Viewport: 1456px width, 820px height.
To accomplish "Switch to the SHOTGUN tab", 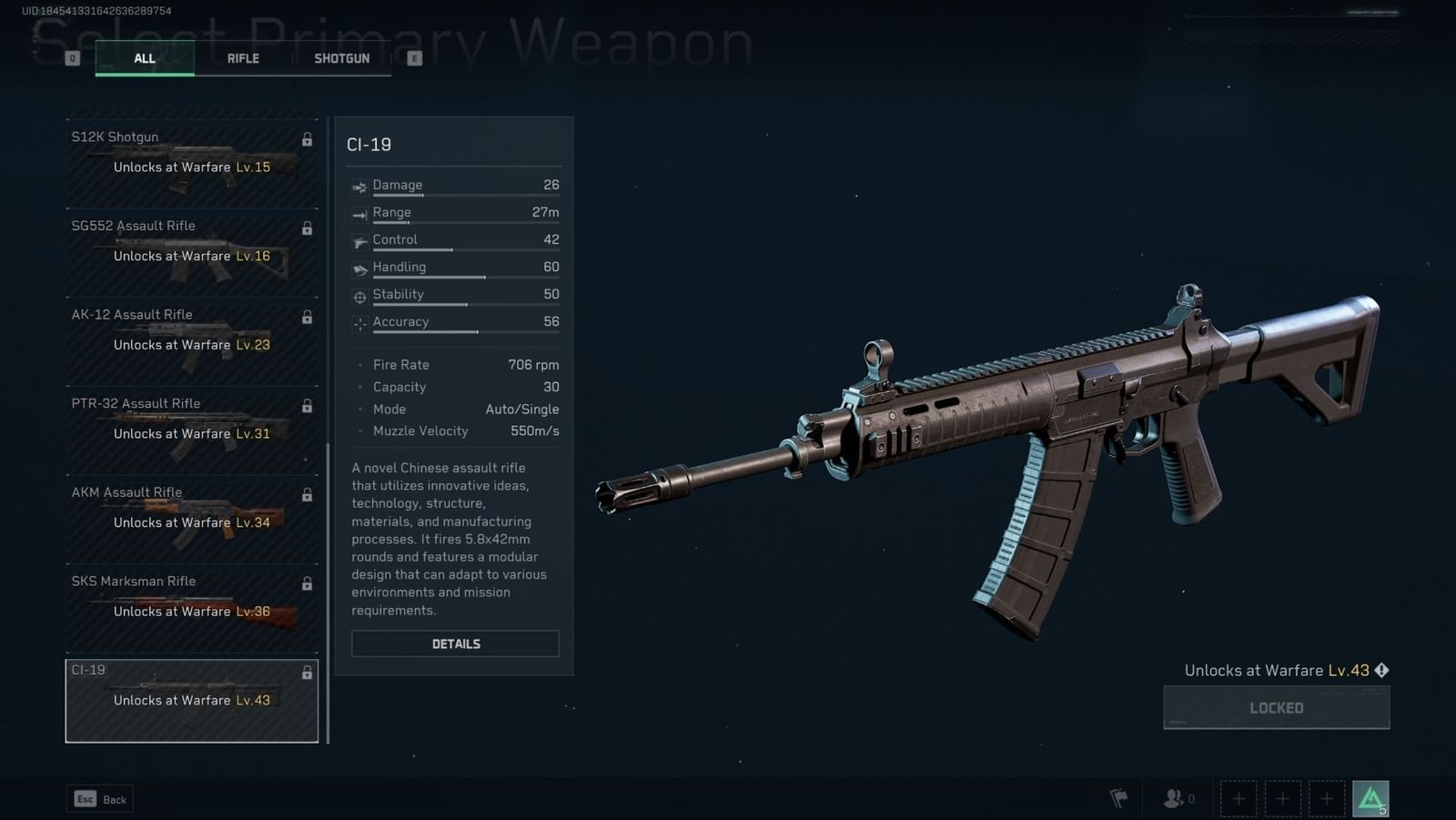I will point(341,57).
